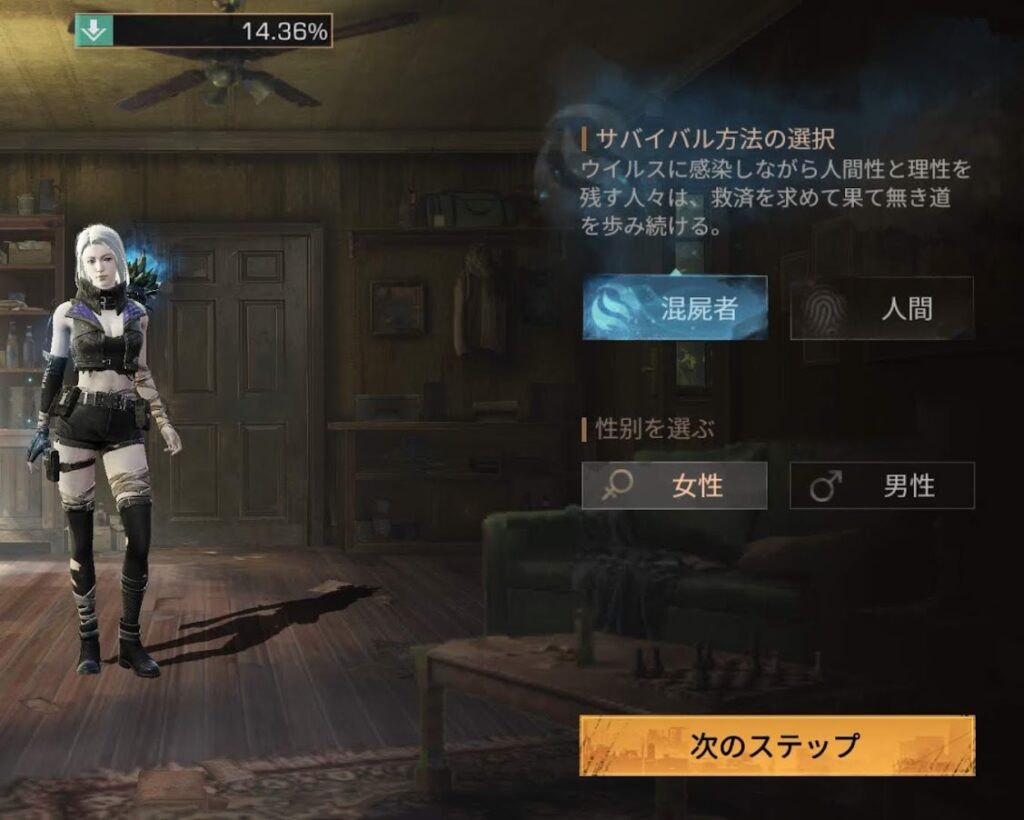Click the green download arrow icon
Viewport: 1024px width, 820px height.
coord(92,31)
